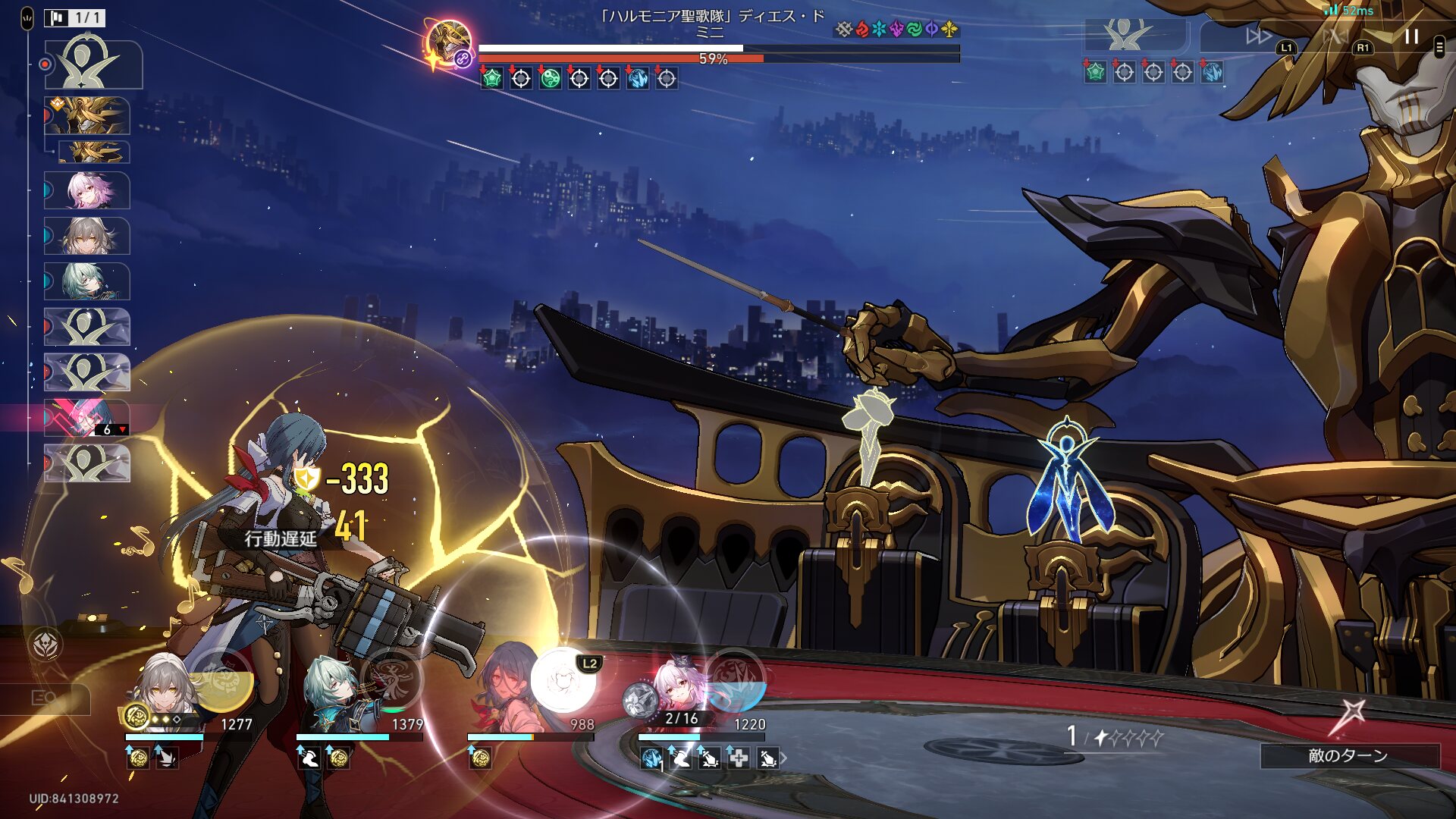
Task: Click the gray-haired portrait in turn order
Action: pos(87,236)
